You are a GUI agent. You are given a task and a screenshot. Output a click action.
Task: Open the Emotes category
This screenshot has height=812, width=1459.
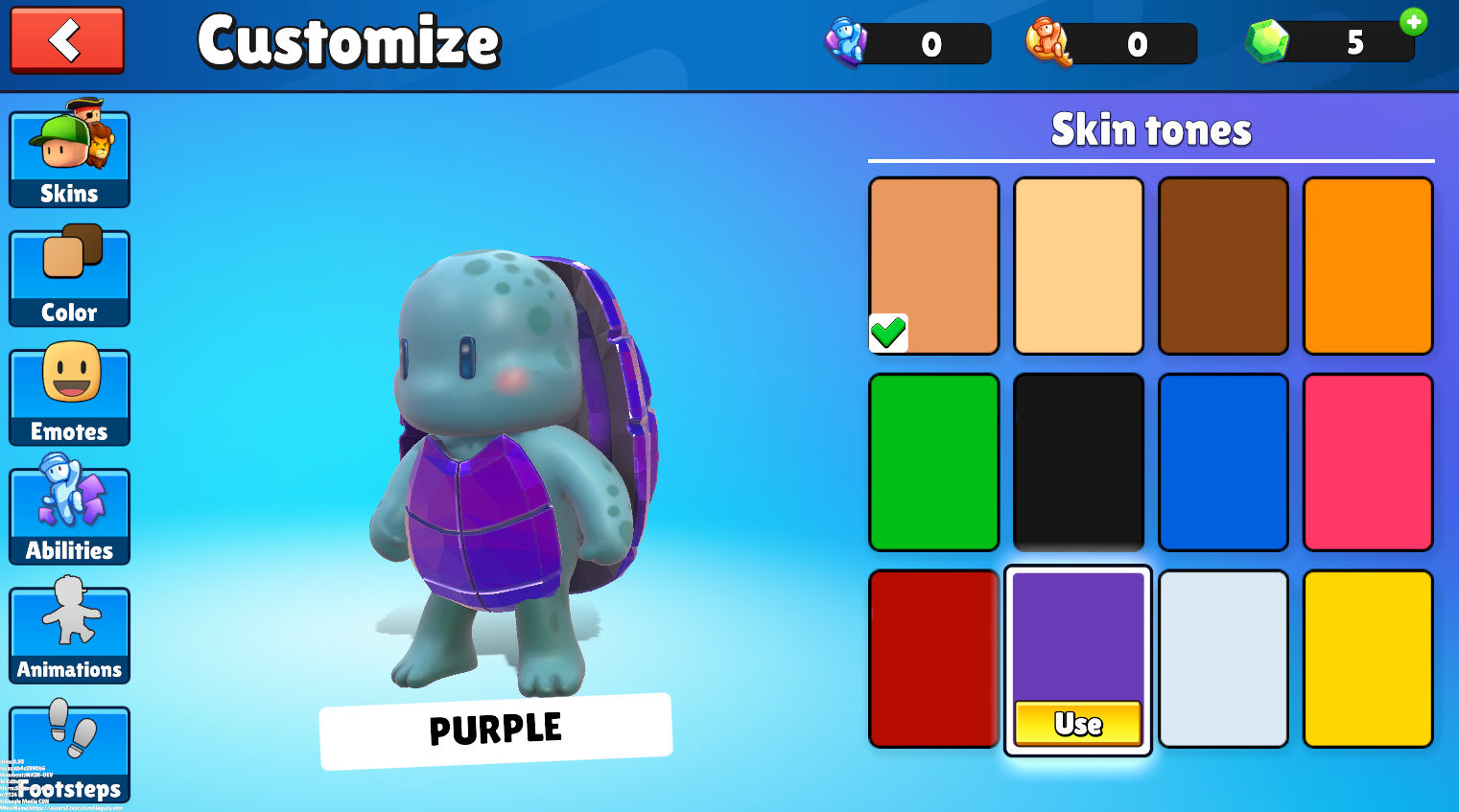click(69, 397)
